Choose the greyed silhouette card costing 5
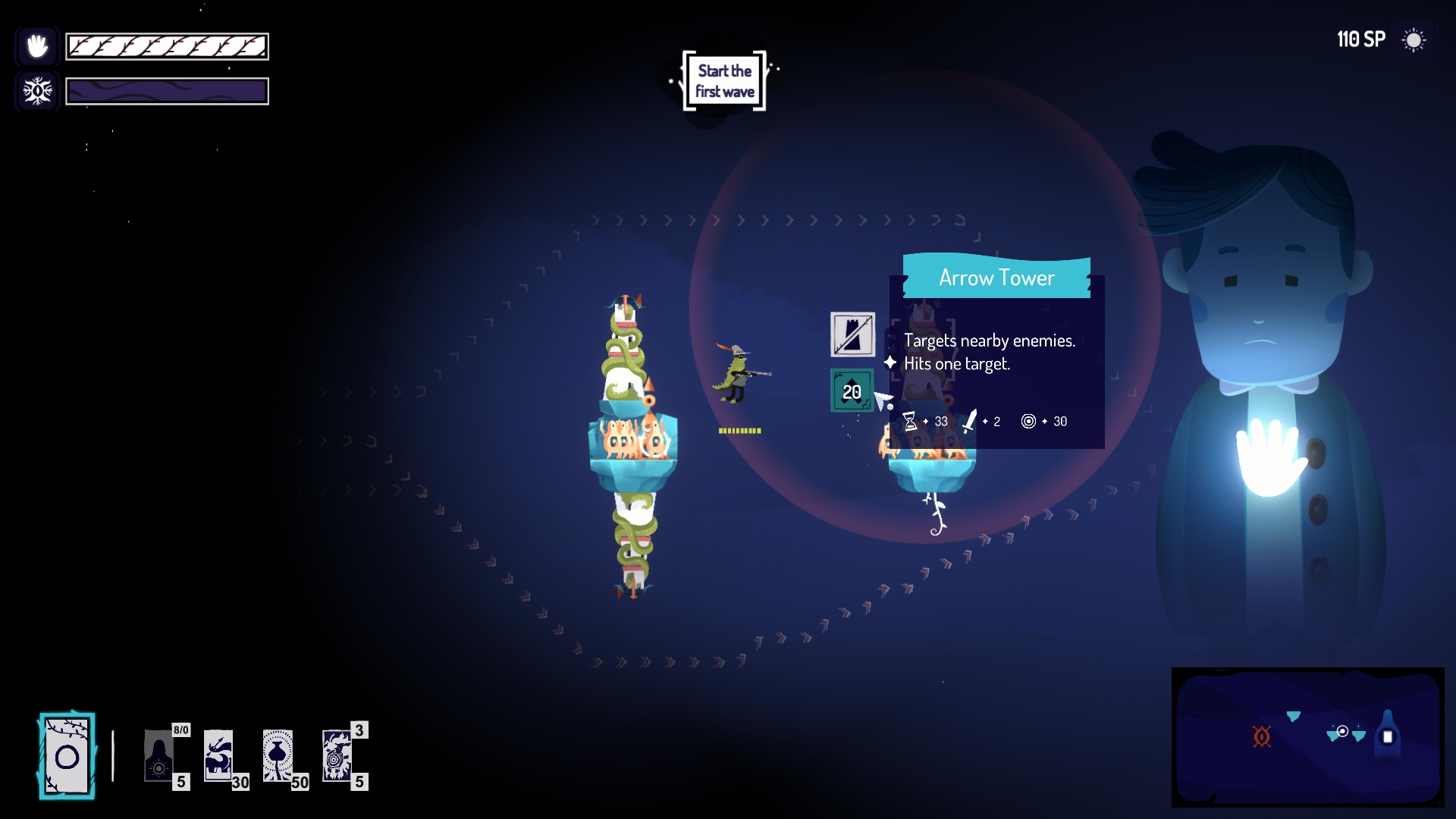Image resolution: width=1456 pixels, height=819 pixels. [159, 756]
